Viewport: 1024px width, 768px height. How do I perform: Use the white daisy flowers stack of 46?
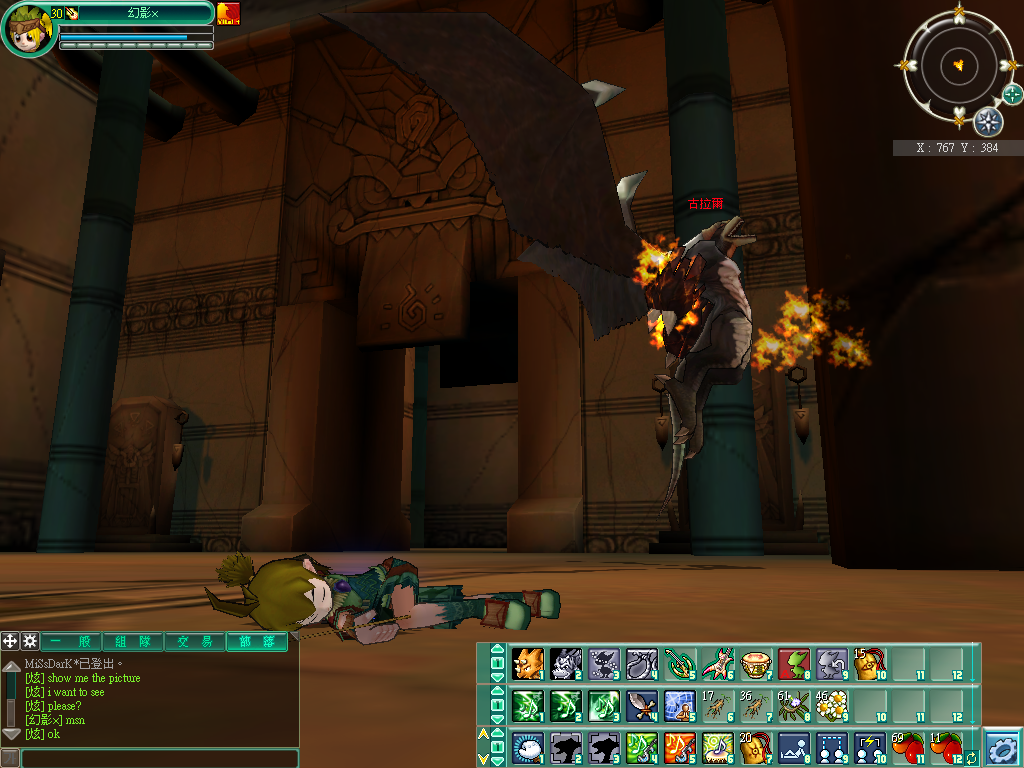click(x=832, y=706)
